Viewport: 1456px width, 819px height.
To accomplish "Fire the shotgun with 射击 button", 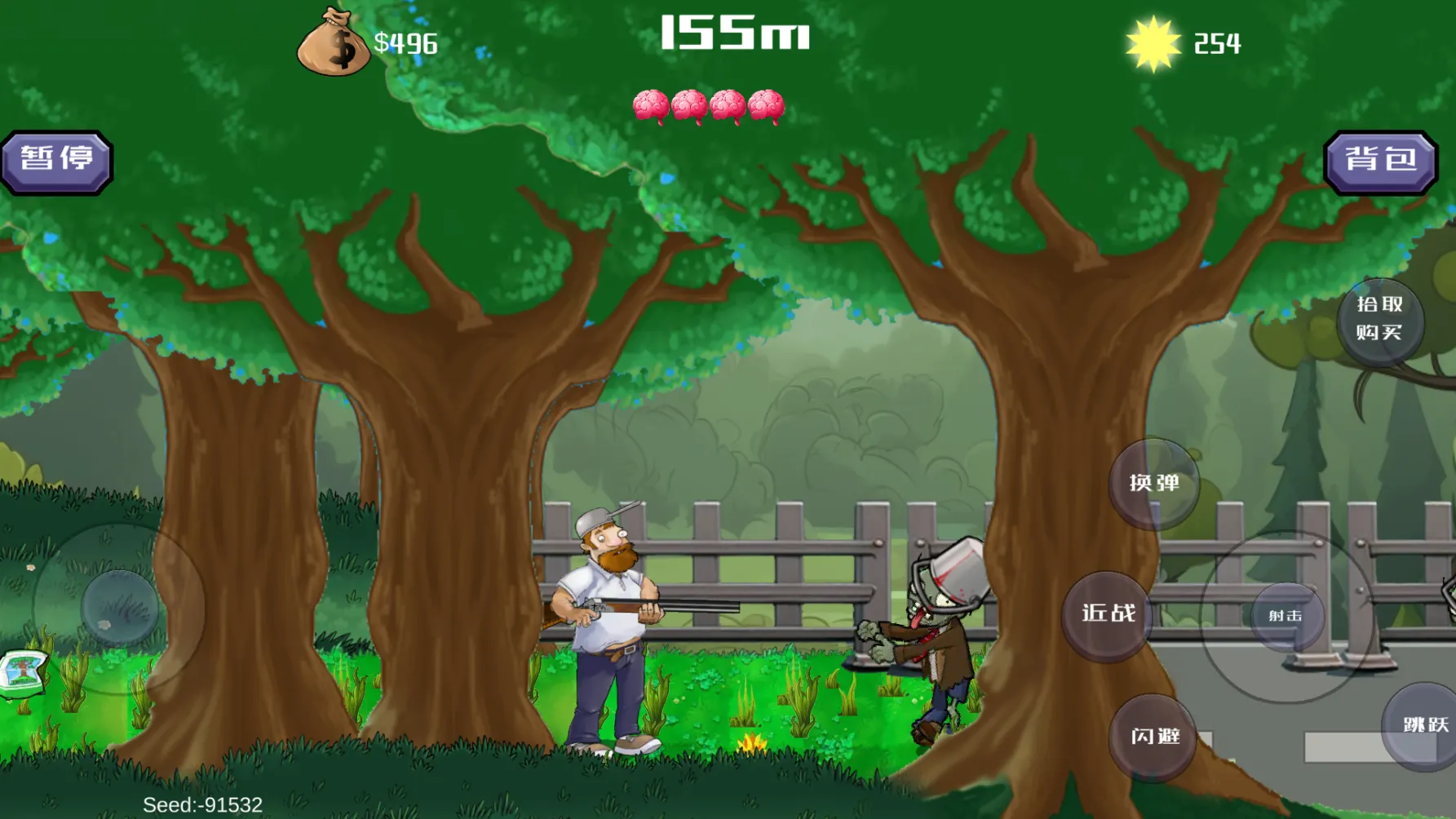I will [x=1286, y=616].
